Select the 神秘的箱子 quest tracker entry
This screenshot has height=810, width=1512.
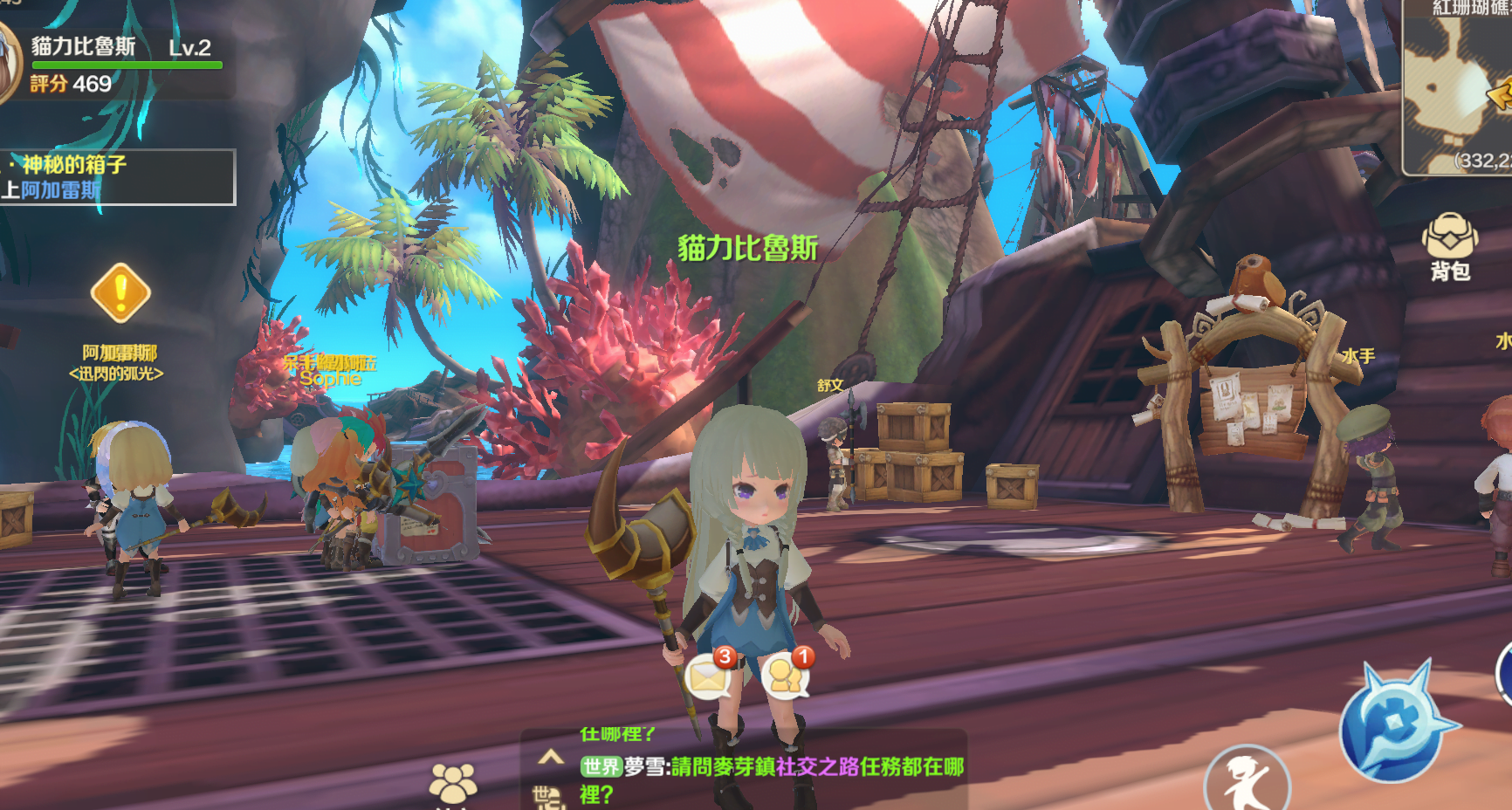point(117,176)
